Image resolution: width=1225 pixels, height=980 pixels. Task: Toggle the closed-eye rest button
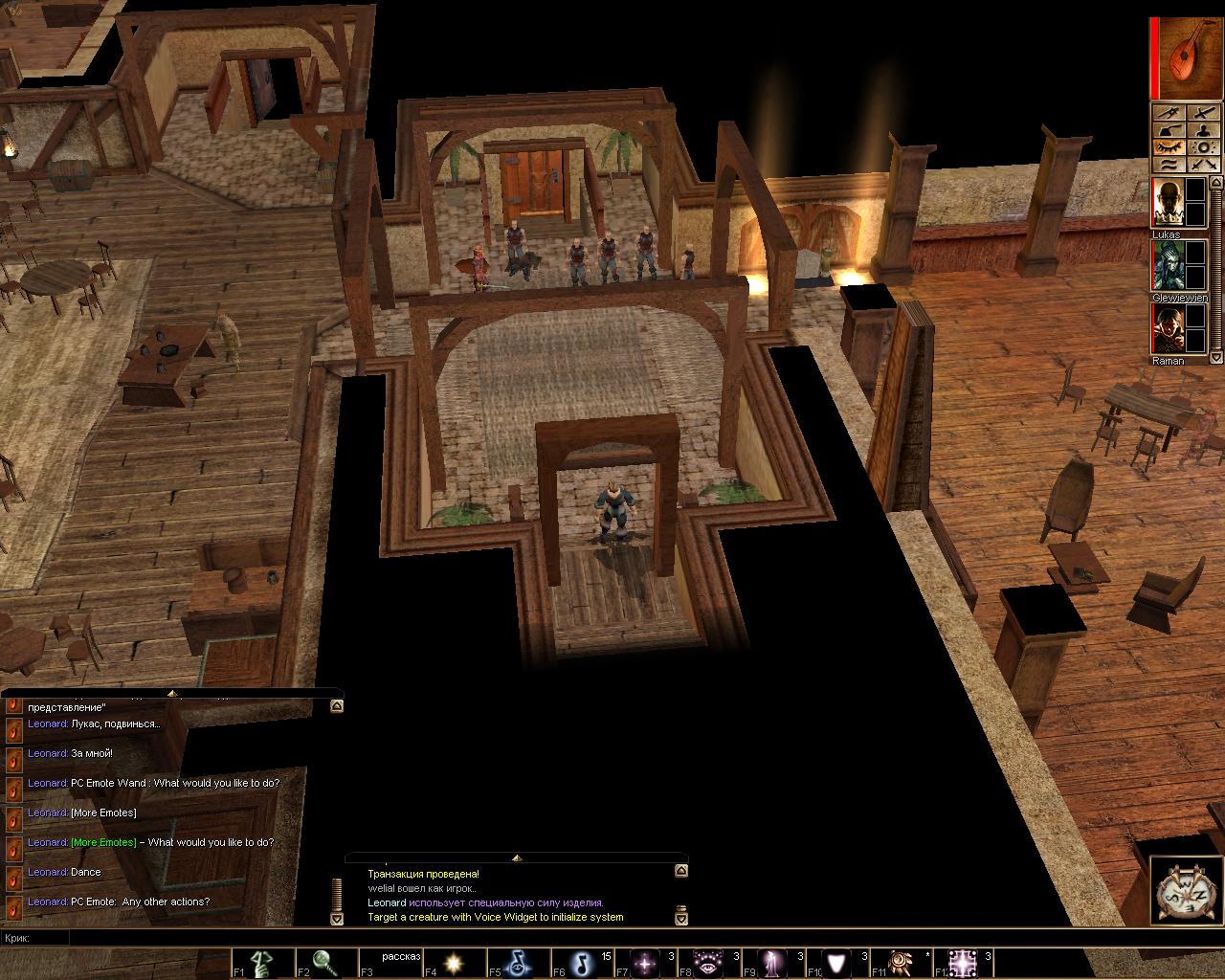pyautogui.click(x=1169, y=147)
